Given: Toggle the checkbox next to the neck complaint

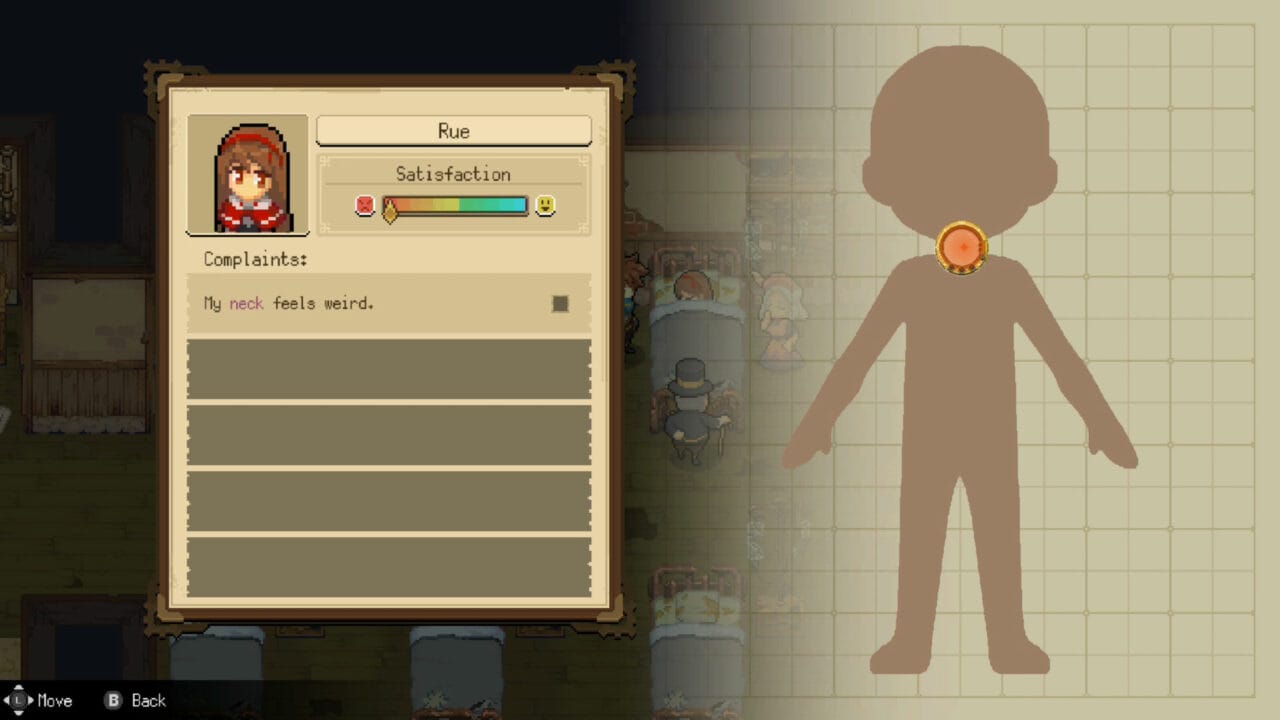Looking at the screenshot, I should click(x=560, y=304).
